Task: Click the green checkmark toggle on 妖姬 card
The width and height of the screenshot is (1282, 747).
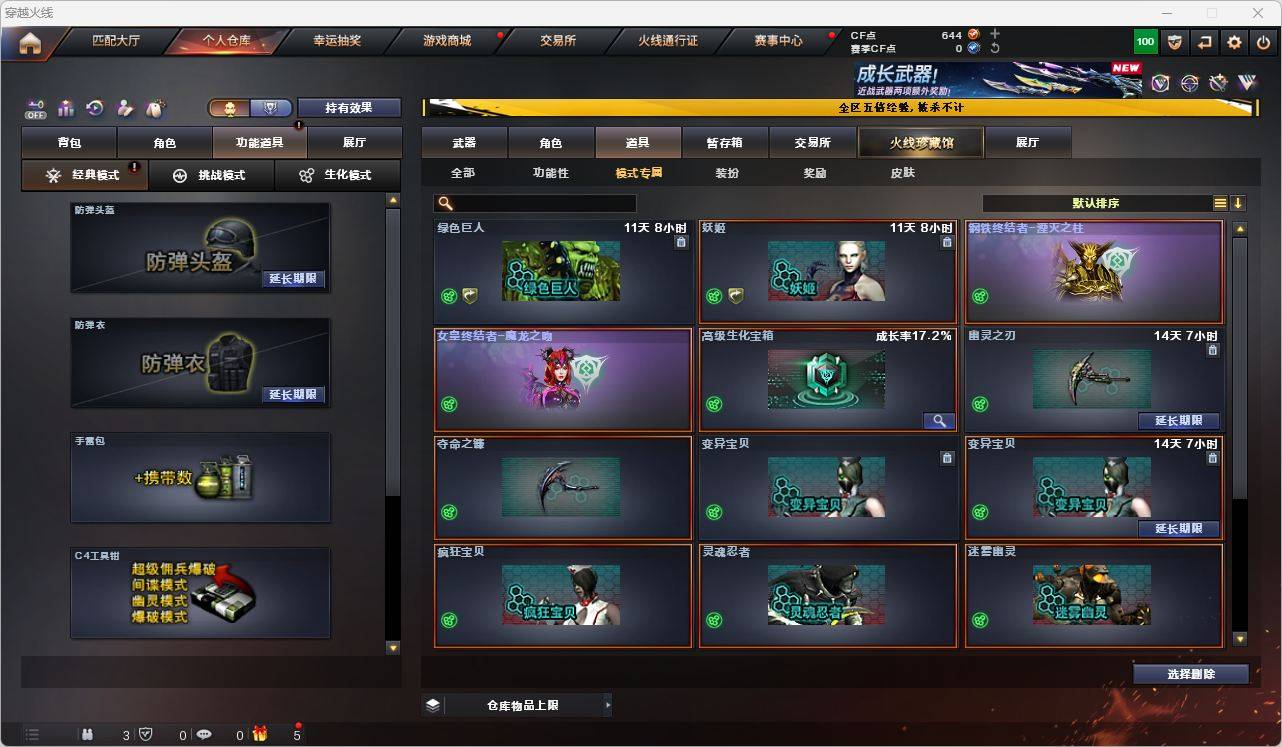Action: pyautogui.click(x=713, y=296)
